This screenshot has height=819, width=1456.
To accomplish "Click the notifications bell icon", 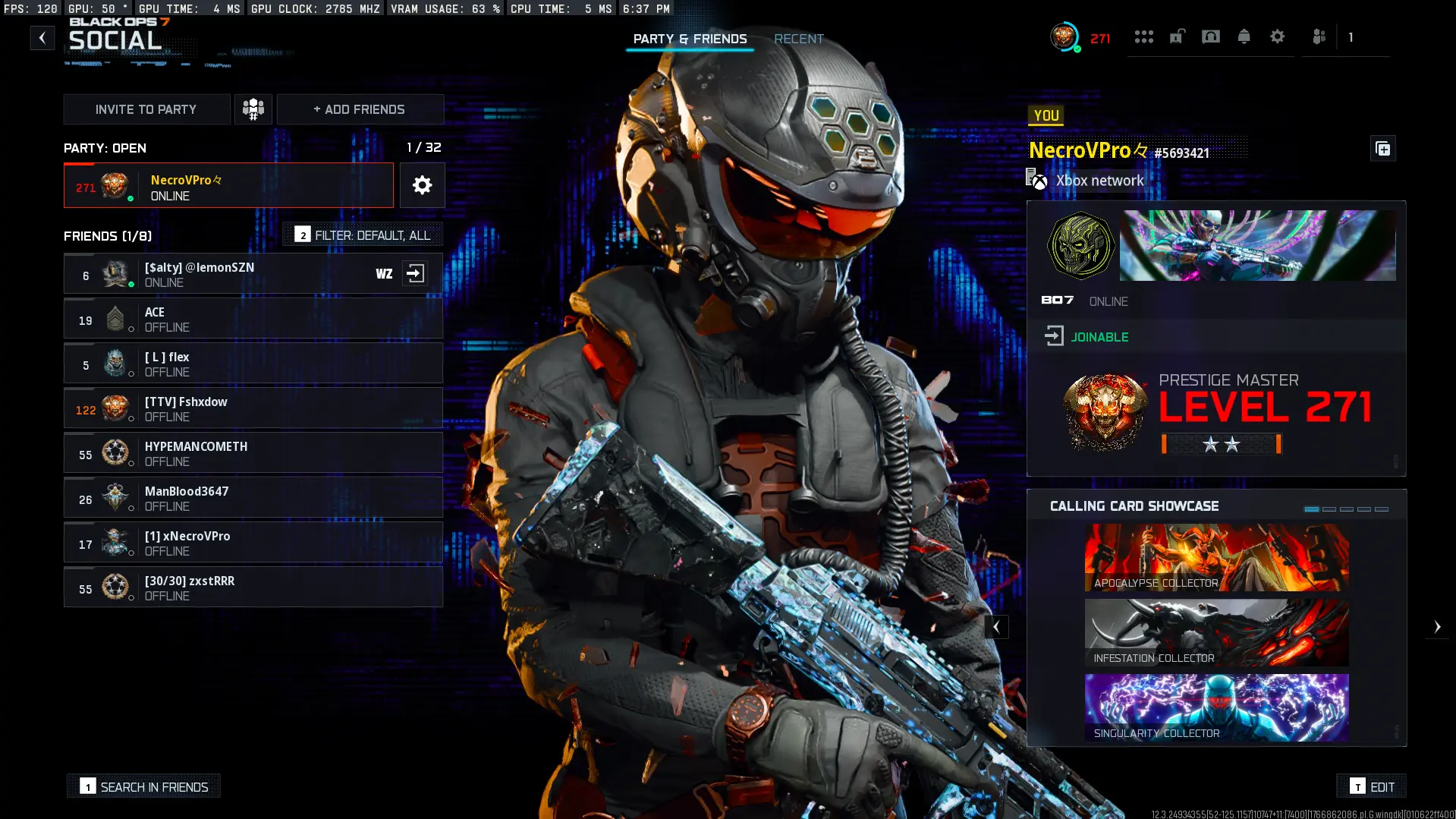I will 1244,36.
